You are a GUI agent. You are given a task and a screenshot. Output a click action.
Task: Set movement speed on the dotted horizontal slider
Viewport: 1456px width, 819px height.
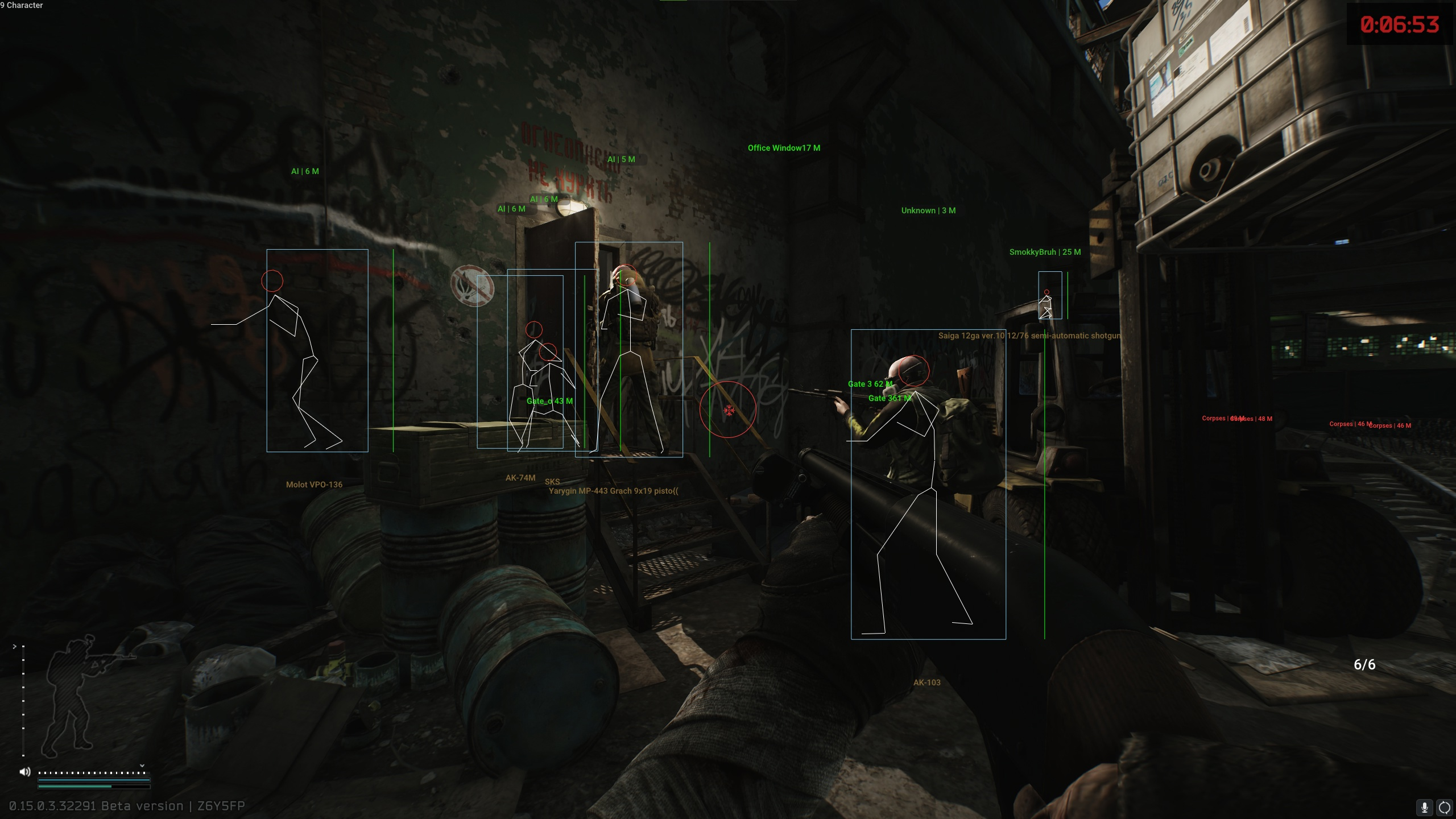pos(91,772)
